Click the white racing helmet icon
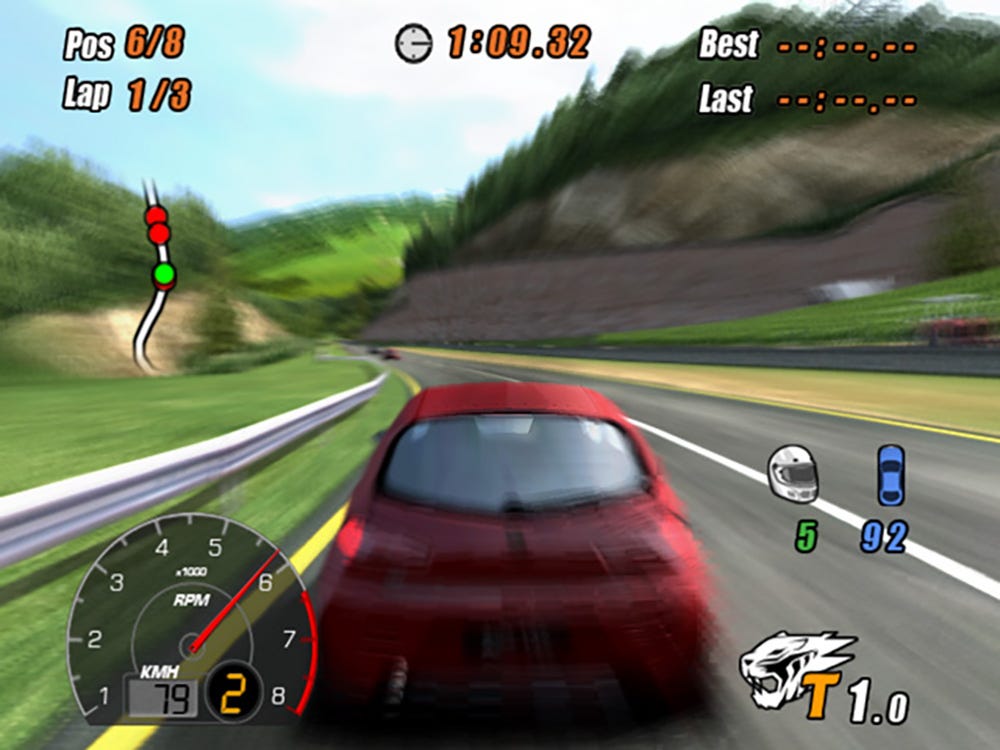This screenshot has width=1000, height=750. click(793, 473)
